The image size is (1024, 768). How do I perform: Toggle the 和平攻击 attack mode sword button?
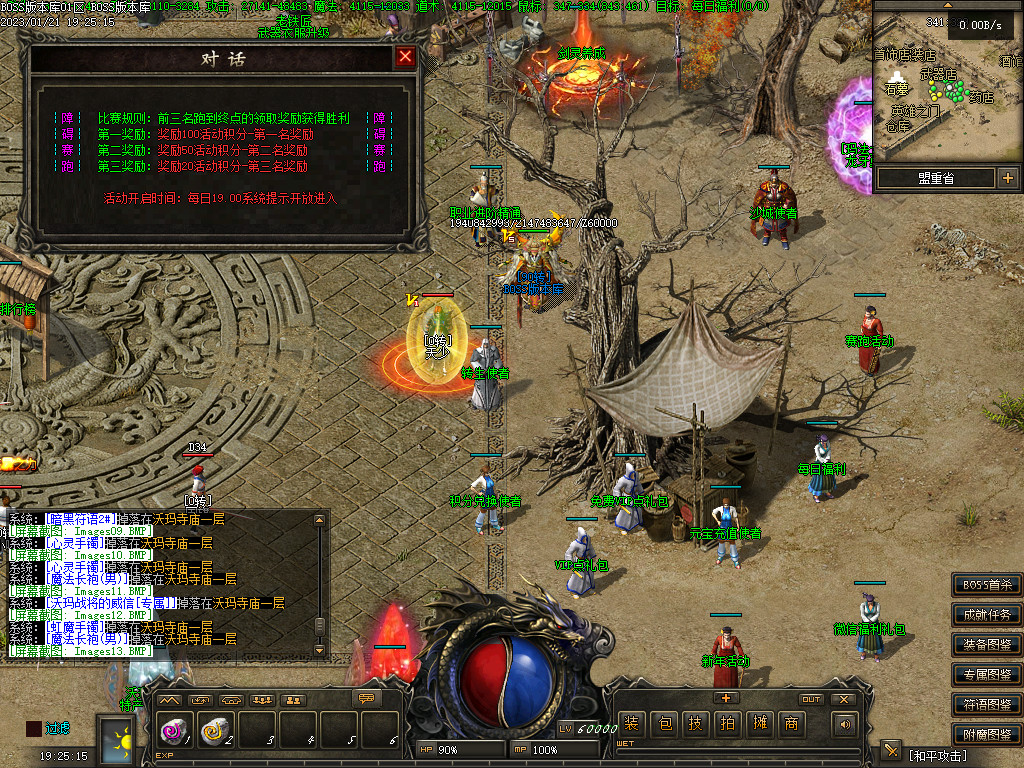pos(891,751)
